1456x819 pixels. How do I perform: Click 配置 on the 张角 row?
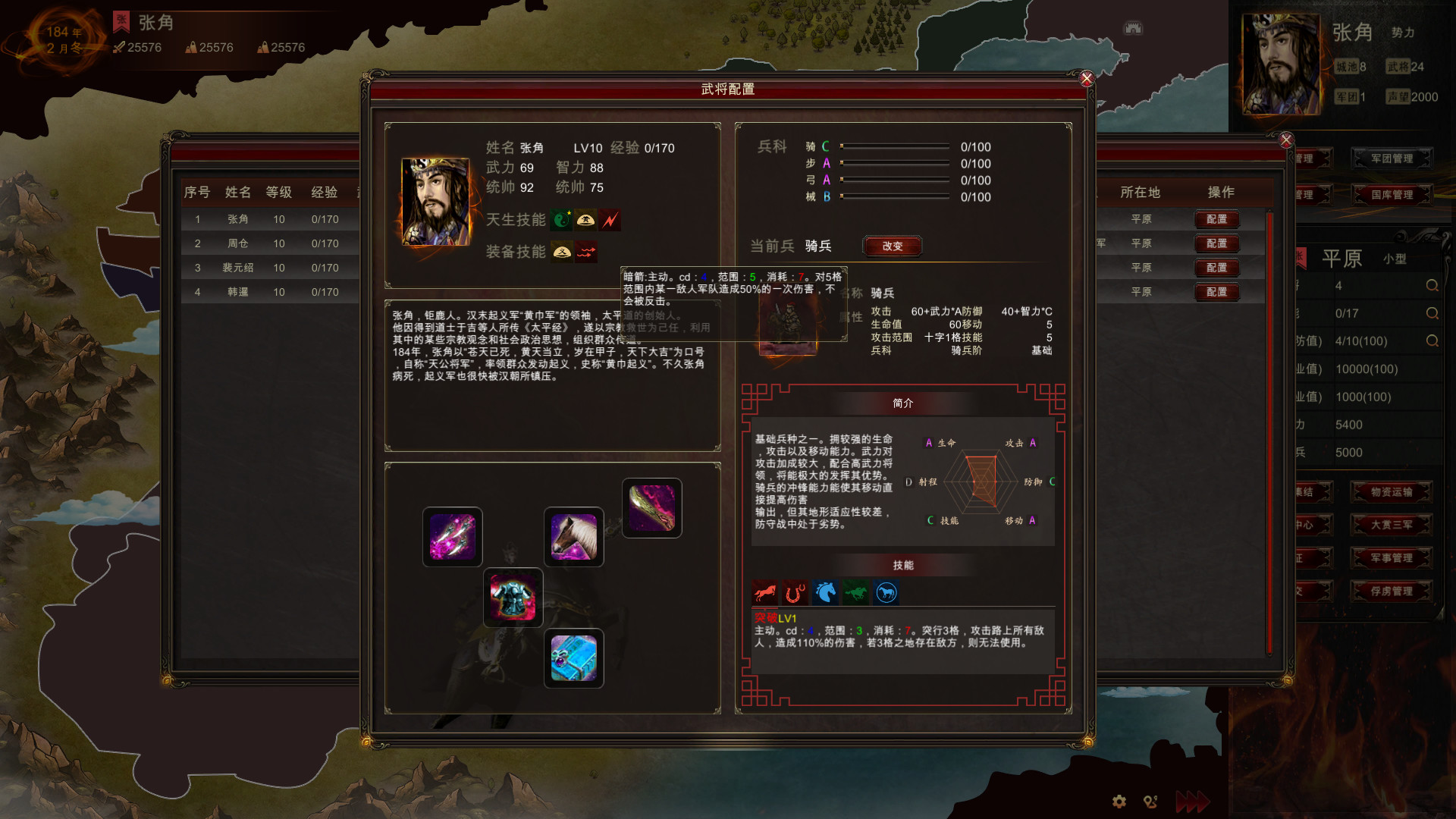(x=1216, y=220)
